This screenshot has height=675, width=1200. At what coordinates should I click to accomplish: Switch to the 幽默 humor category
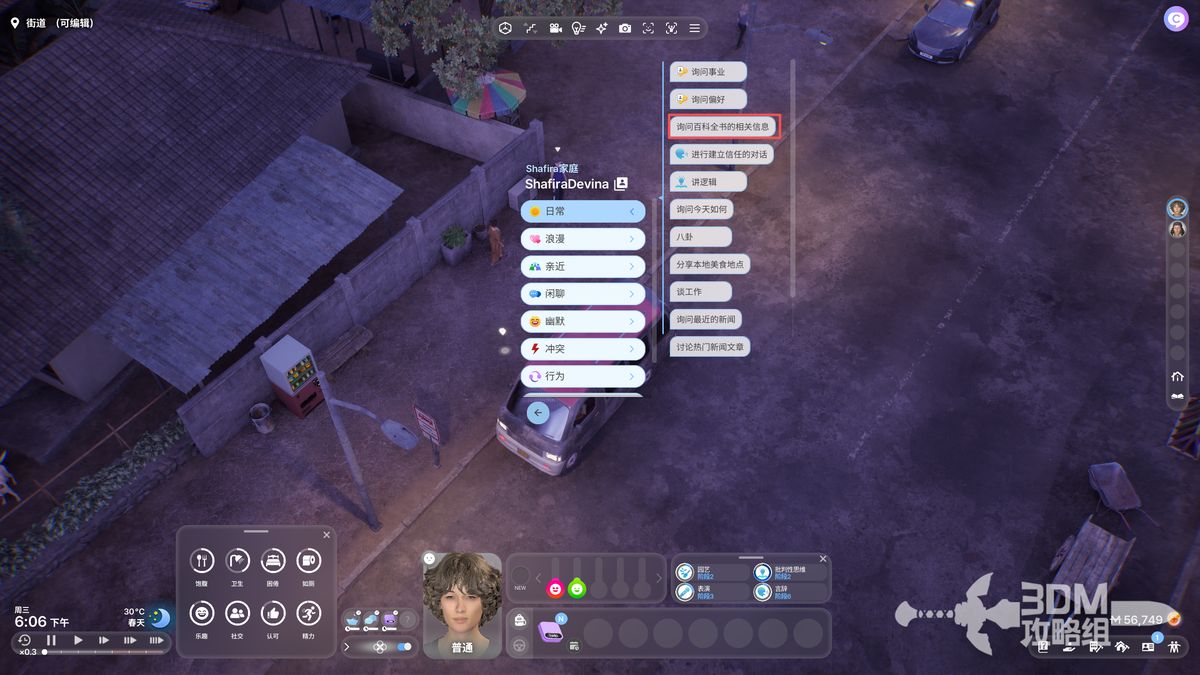[583, 322]
